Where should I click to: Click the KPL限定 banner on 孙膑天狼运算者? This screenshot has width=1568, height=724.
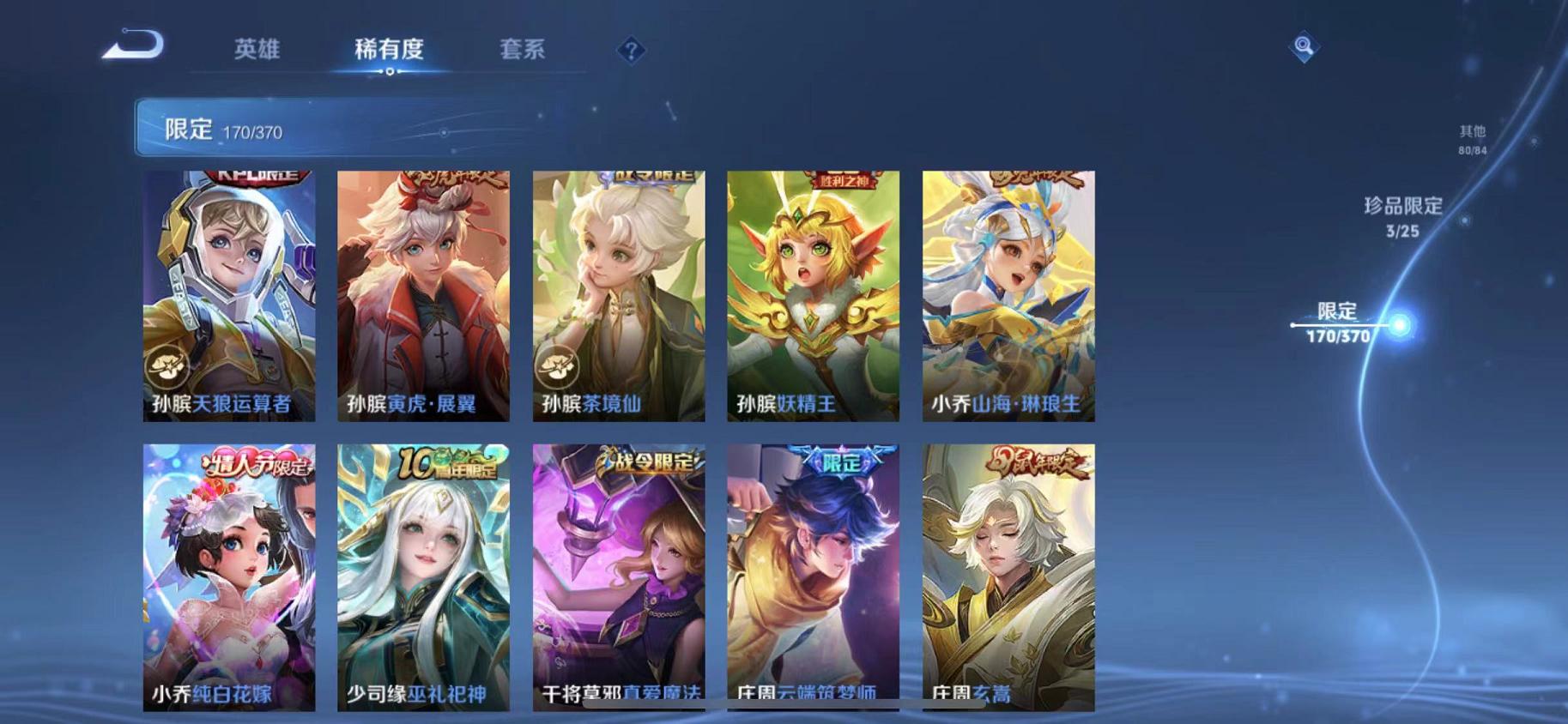click(249, 178)
